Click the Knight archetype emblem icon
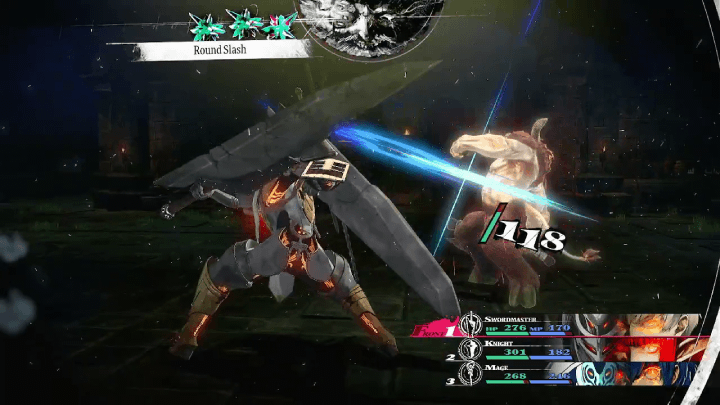This screenshot has height=405, width=720. (470, 350)
